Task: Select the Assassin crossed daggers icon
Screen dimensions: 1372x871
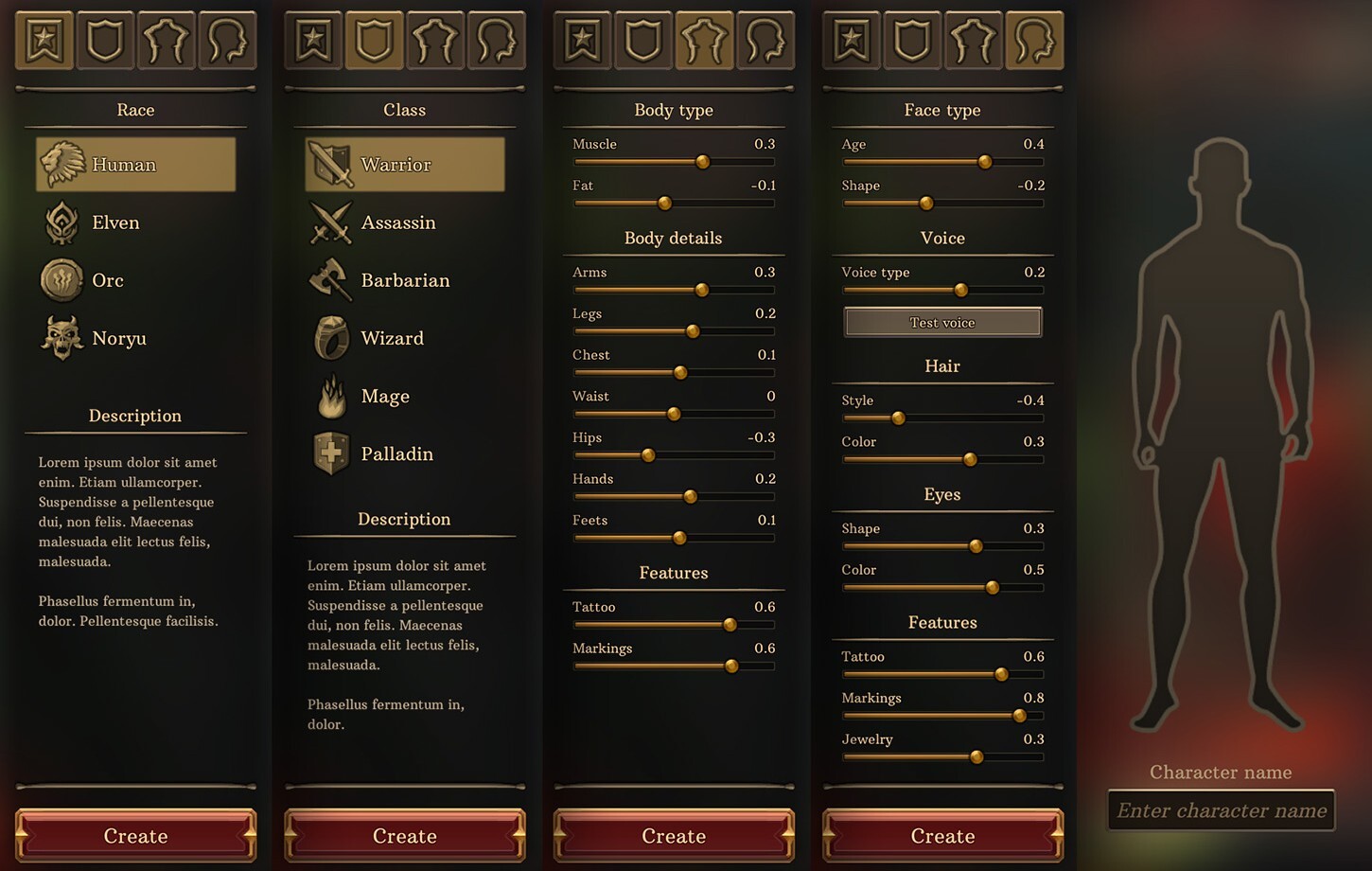Action: pyautogui.click(x=329, y=222)
